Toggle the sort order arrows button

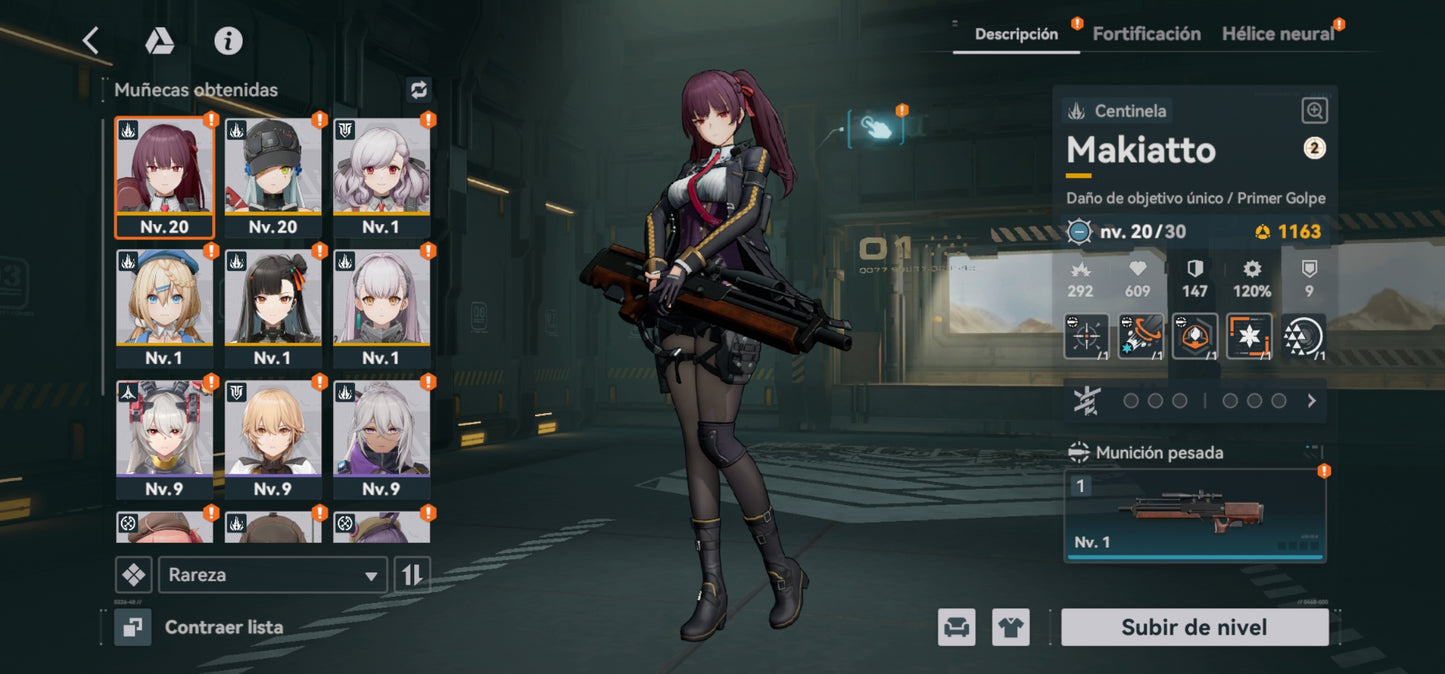click(412, 575)
